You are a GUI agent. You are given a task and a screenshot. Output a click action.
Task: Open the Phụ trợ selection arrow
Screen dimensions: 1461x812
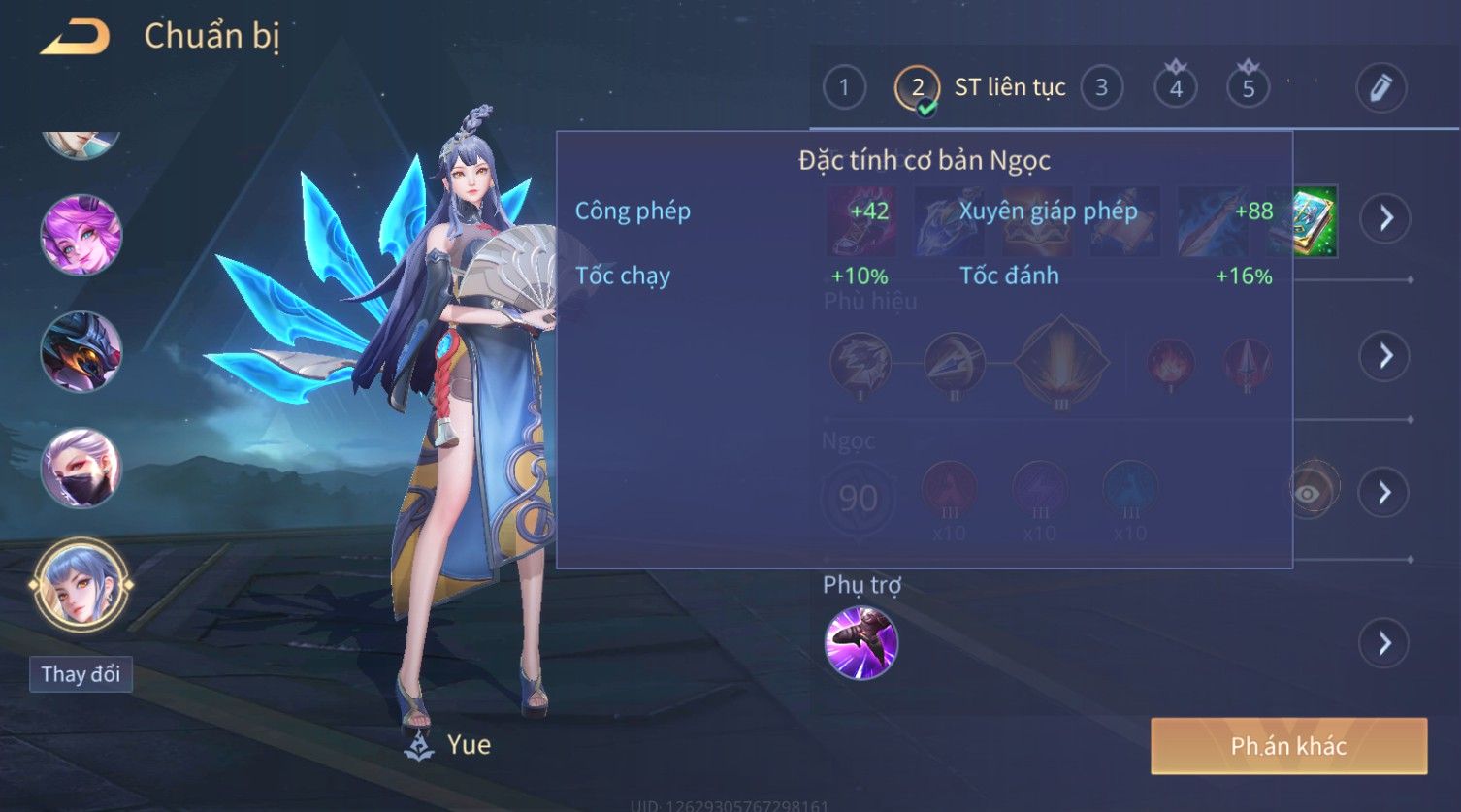pos(1384,643)
